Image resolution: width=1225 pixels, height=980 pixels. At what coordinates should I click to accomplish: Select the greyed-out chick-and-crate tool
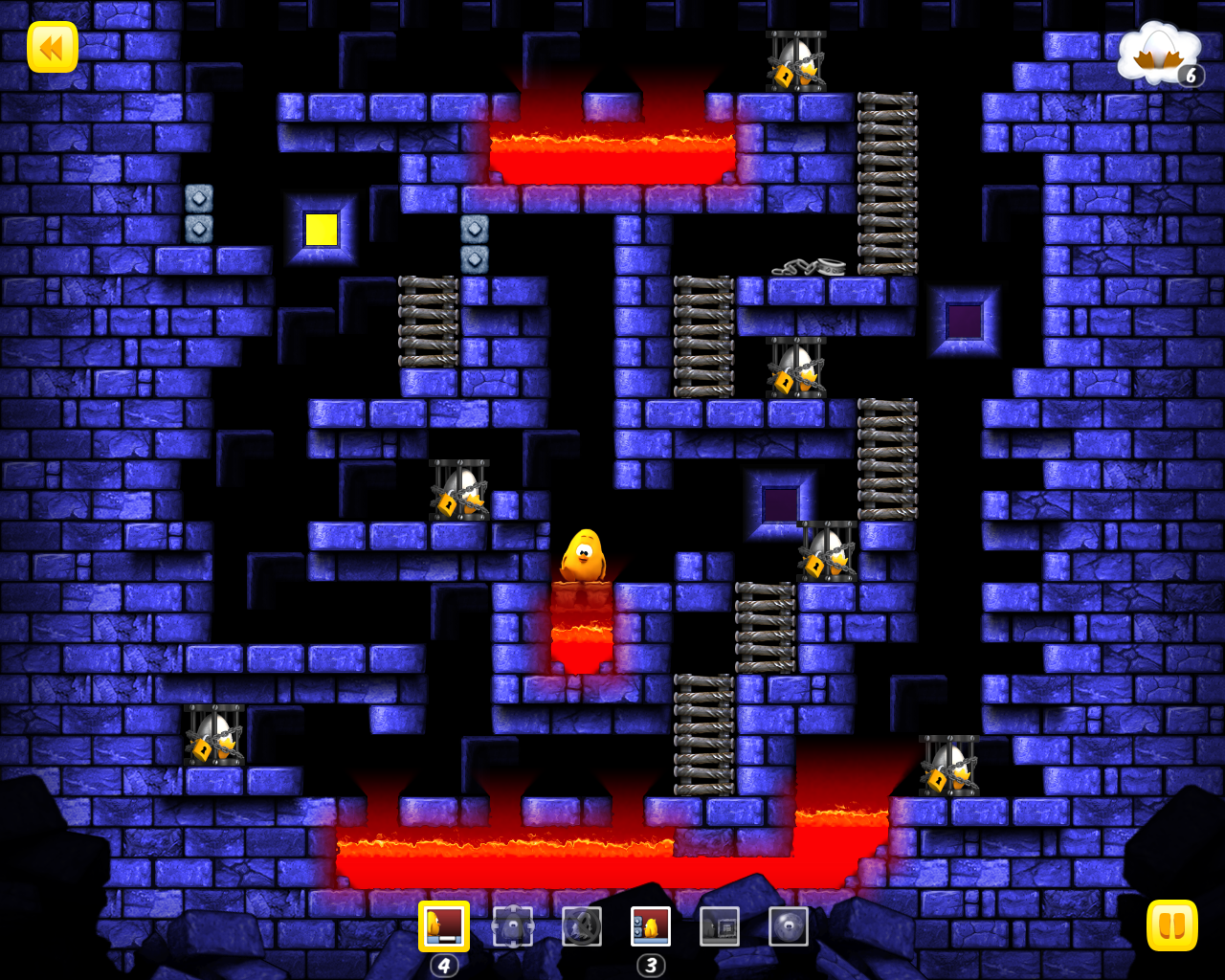(x=720, y=926)
